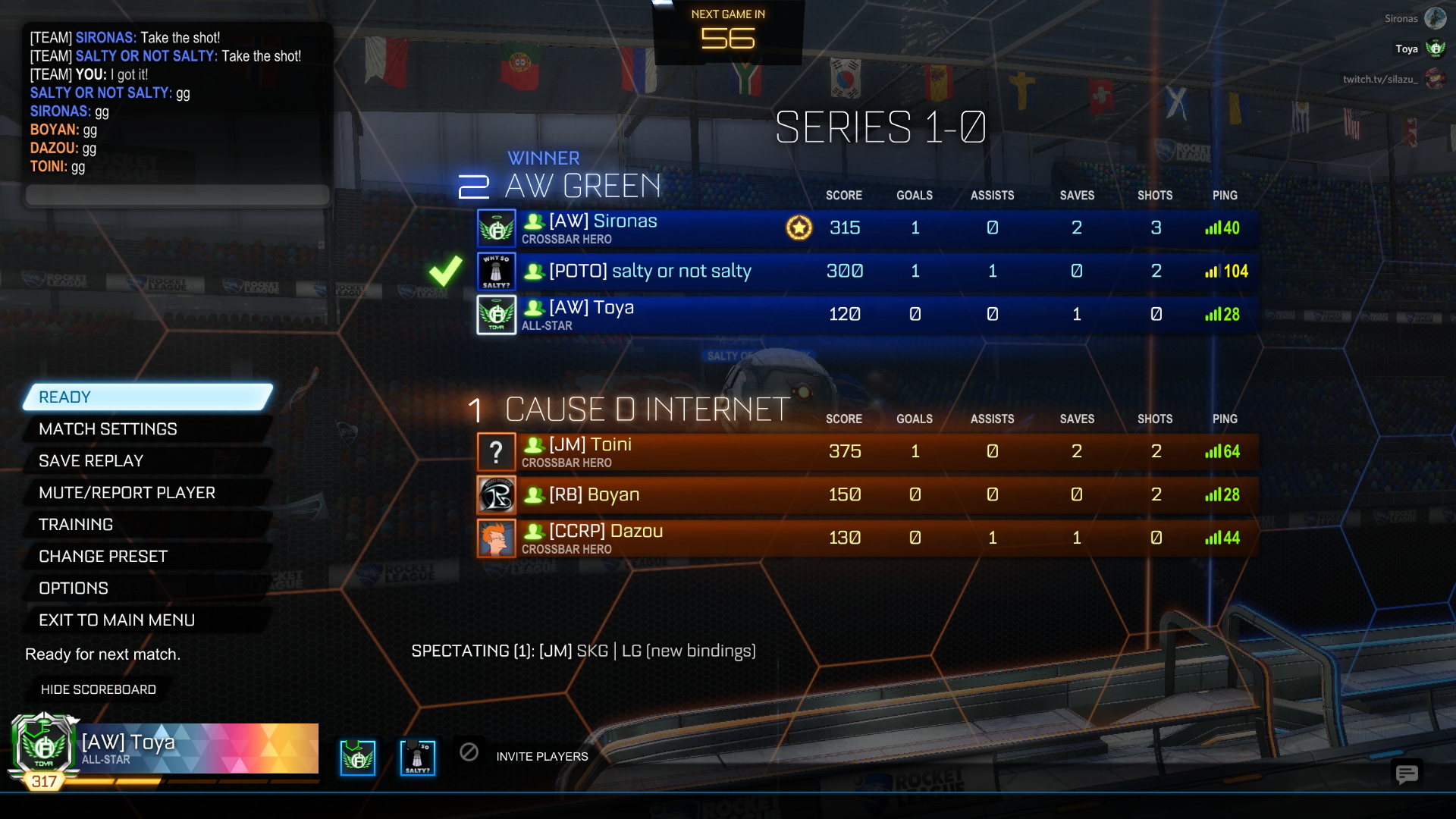This screenshot has width=1456, height=819.
Task: Hide the scoreboard
Action: tap(99, 689)
